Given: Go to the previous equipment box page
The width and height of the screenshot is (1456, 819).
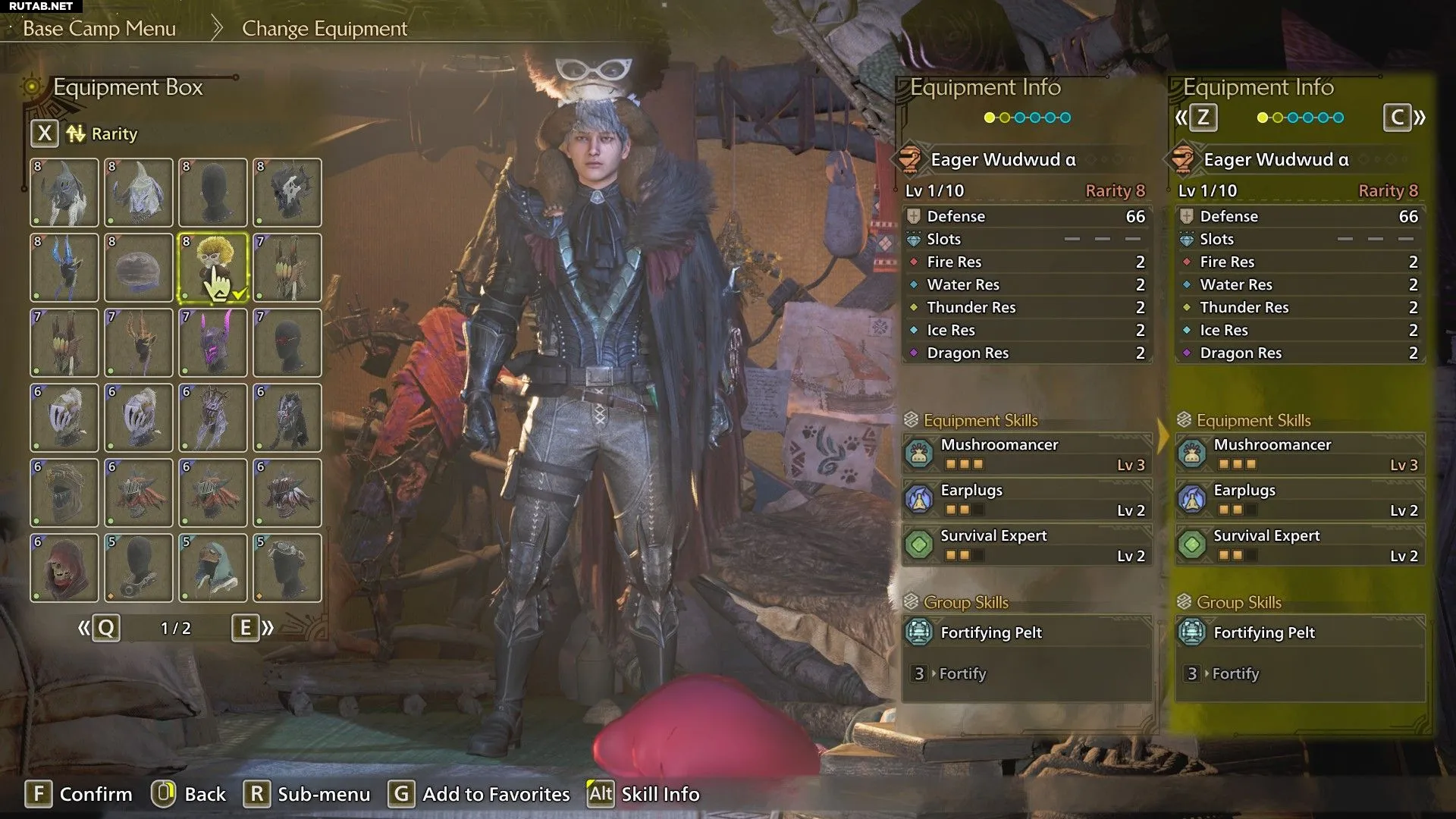Looking at the screenshot, I should click(x=99, y=628).
